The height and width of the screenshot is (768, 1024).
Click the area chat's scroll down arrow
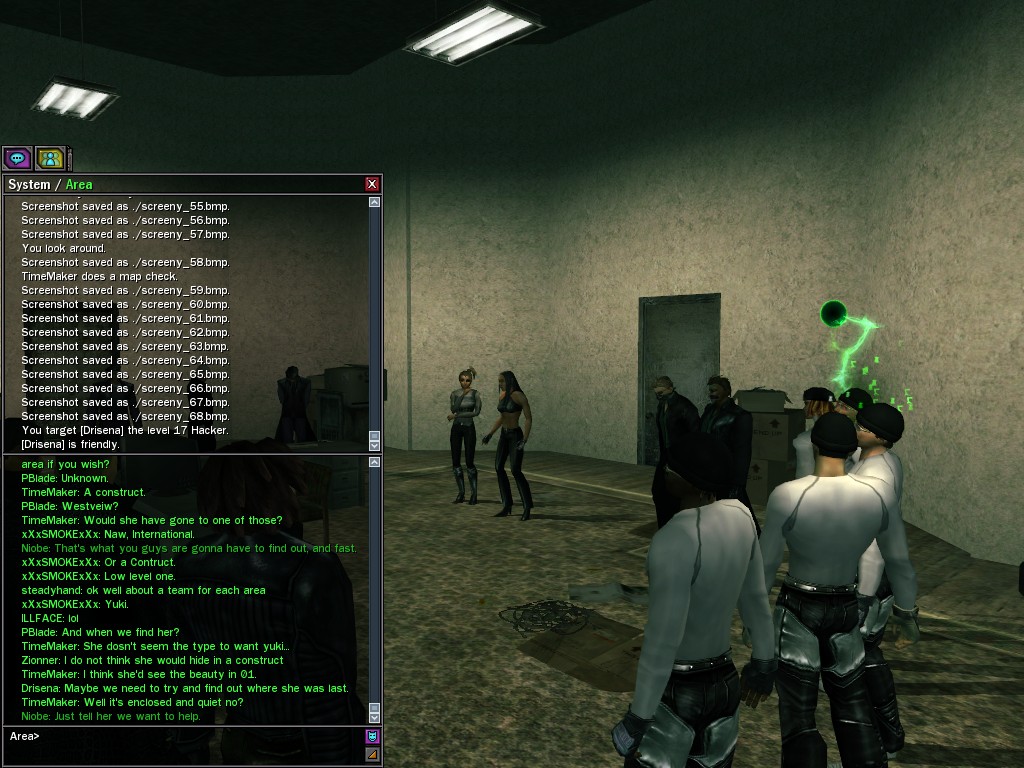[375, 716]
